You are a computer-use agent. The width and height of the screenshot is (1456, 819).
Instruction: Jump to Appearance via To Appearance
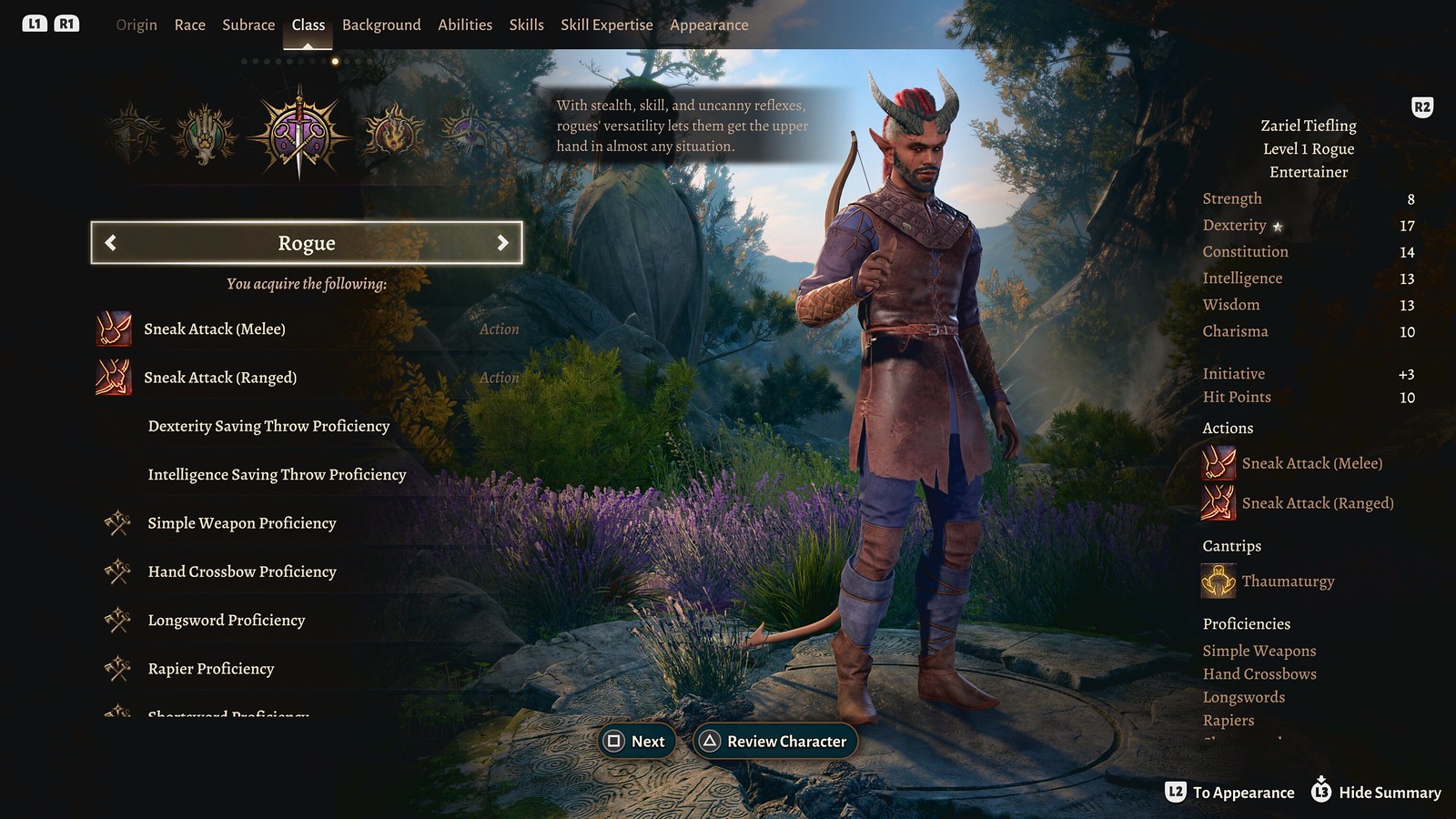point(1230,793)
